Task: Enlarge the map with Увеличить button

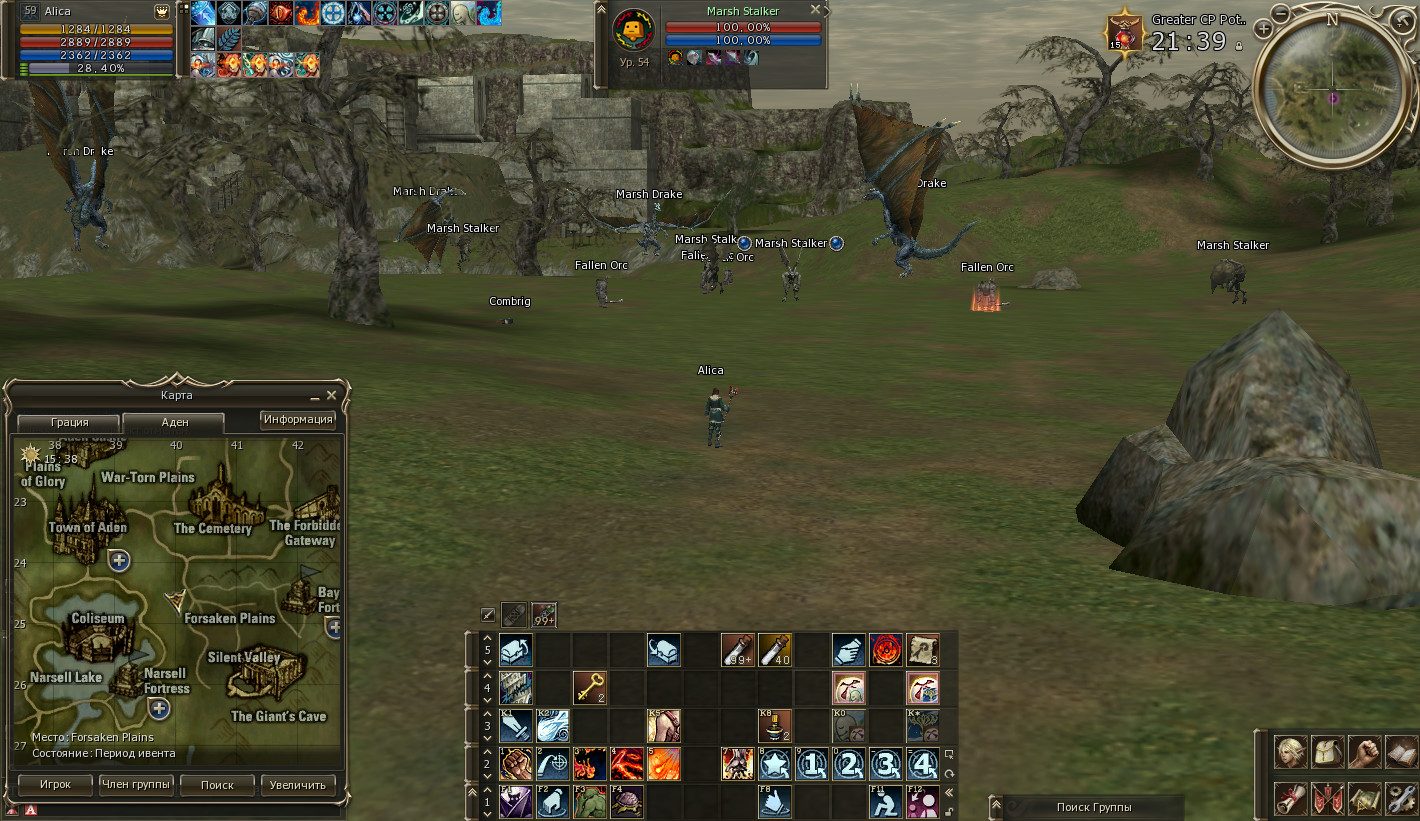Action: click(298, 785)
